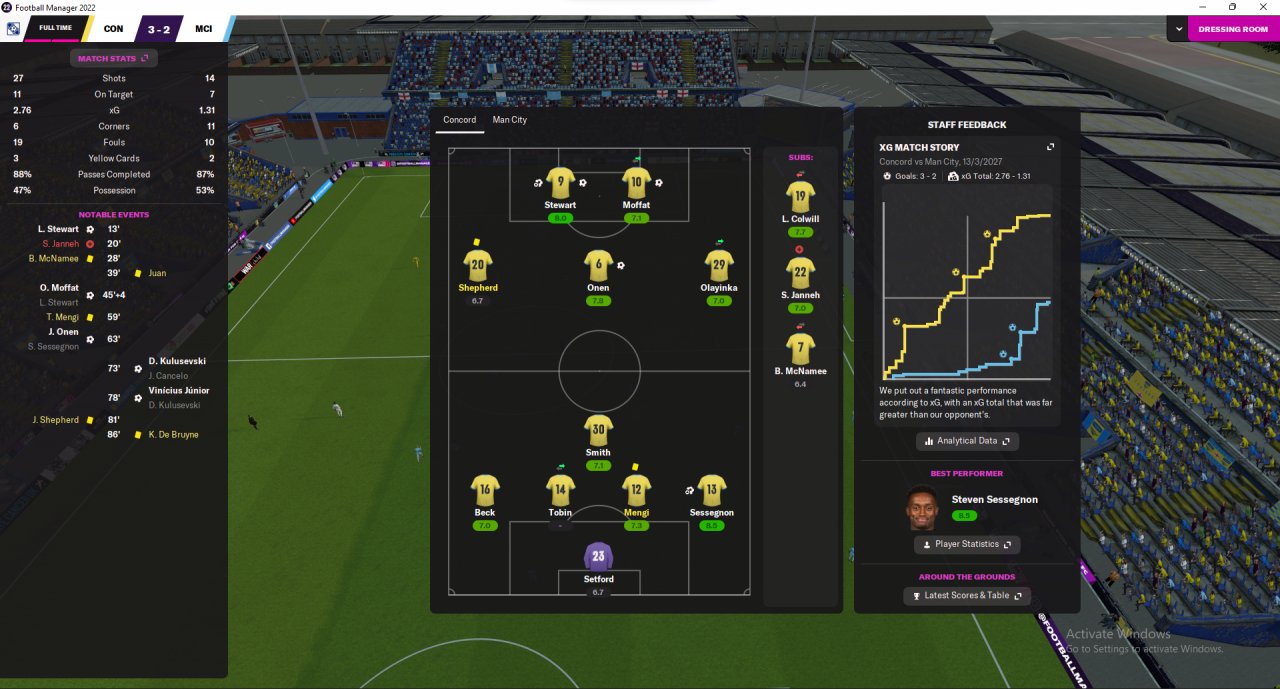Select striker Stewart on the pitch
This screenshot has height=689, width=1280.
point(560,184)
